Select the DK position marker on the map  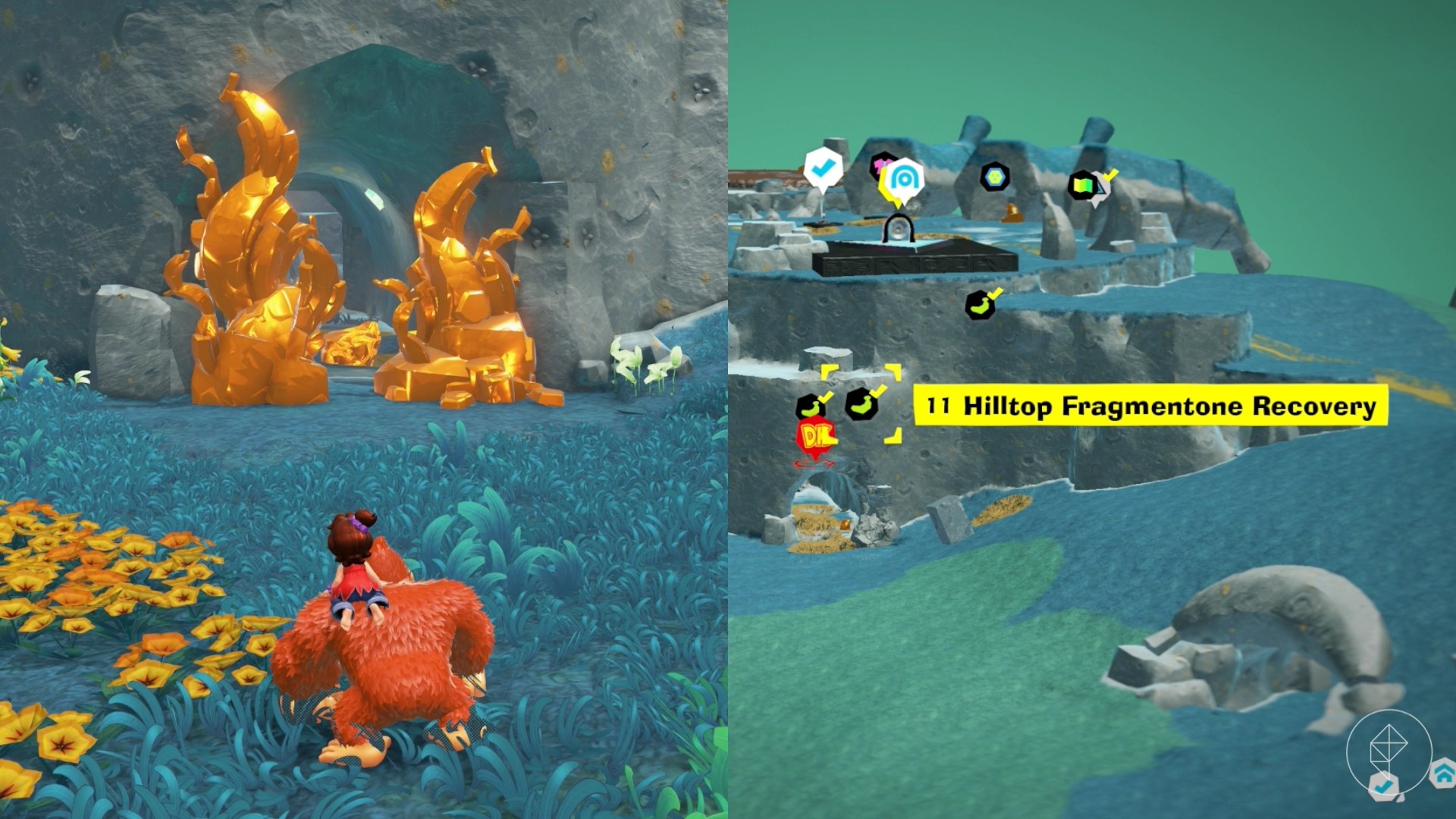coord(814,435)
